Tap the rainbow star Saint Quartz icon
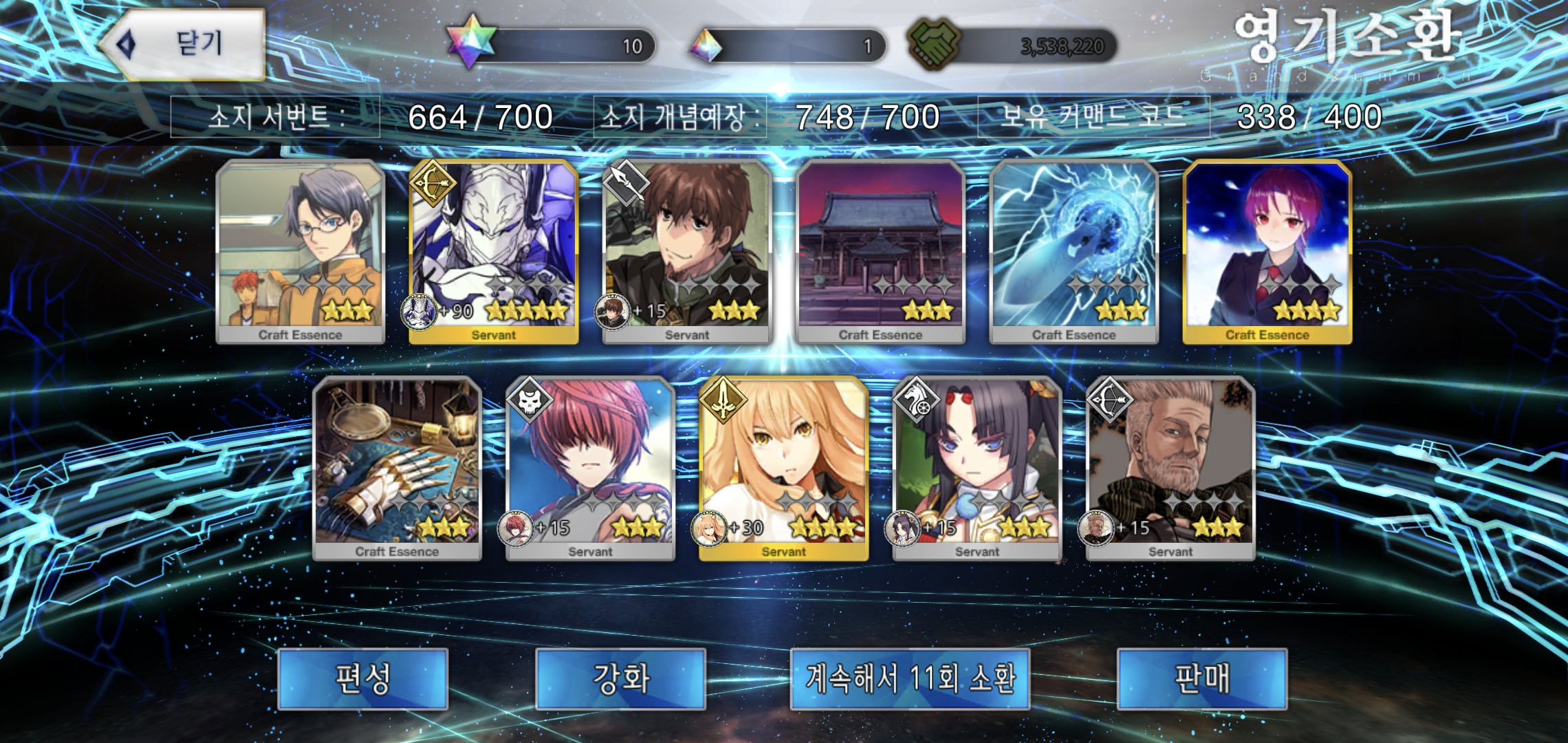Image resolution: width=1568 pixels, height=743 pixels. pyautogui.click(x=471, y=43)
